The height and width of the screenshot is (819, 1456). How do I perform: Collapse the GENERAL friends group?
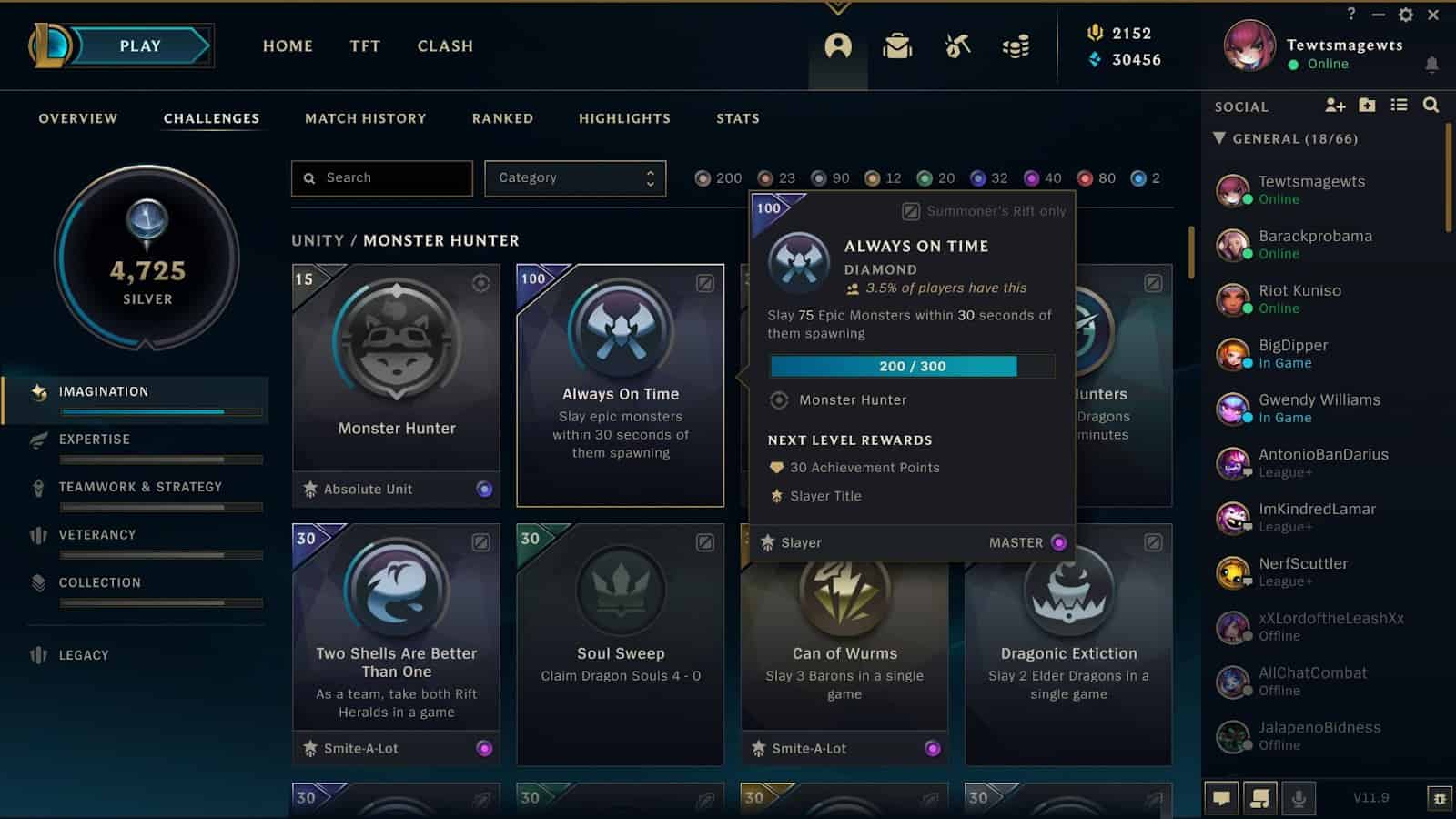1220,138
